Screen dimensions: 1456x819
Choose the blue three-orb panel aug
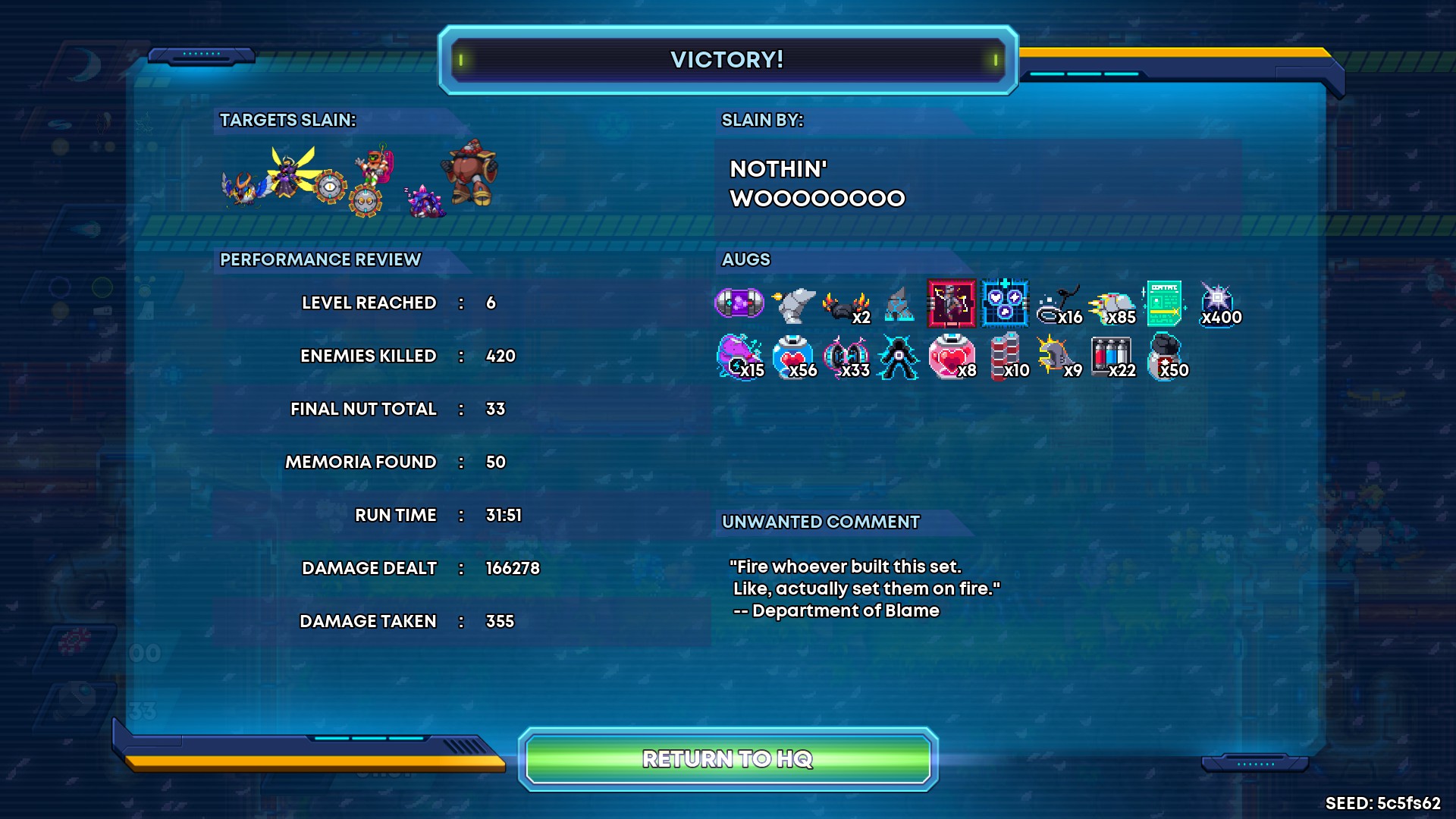1005,303
